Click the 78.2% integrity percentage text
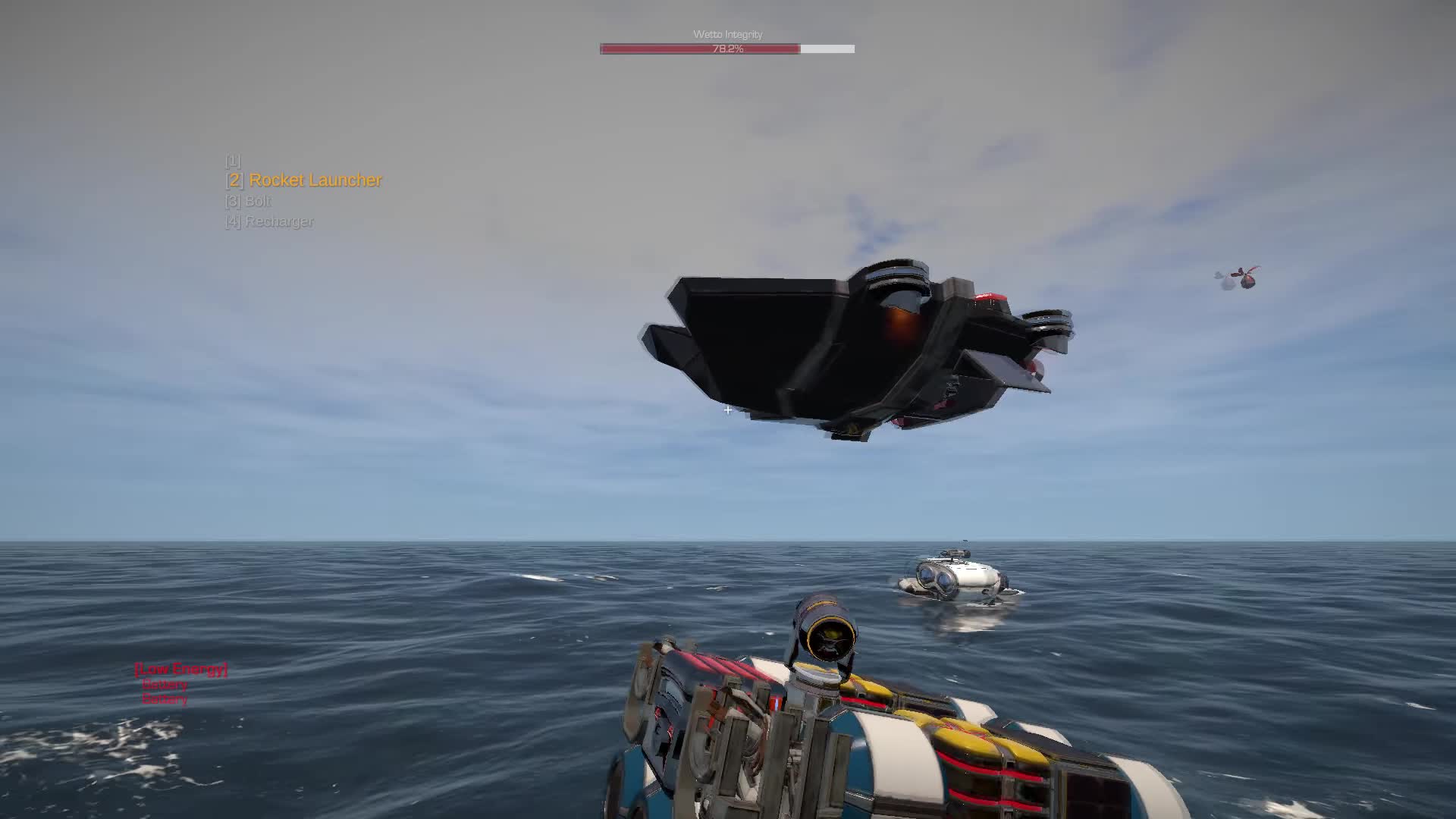The image size is (1456, 819). click(726, 49)
